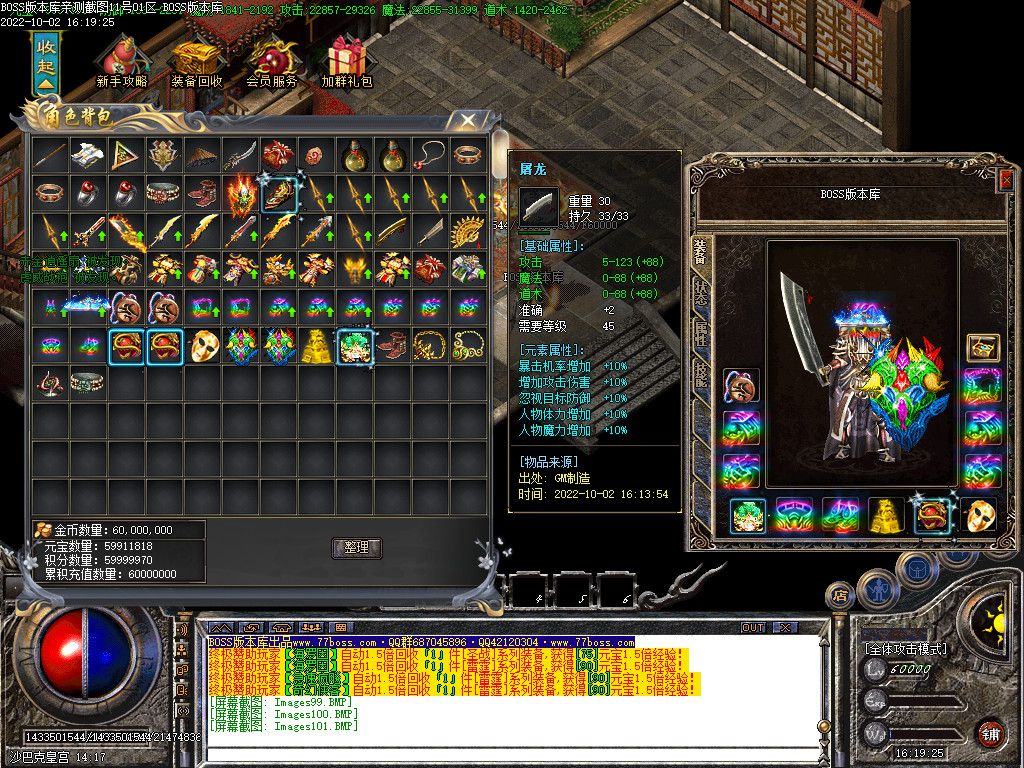Screen dimensions: 1024x768
Task: Open the 店 shop round button
Action: (x=839, y=597)
